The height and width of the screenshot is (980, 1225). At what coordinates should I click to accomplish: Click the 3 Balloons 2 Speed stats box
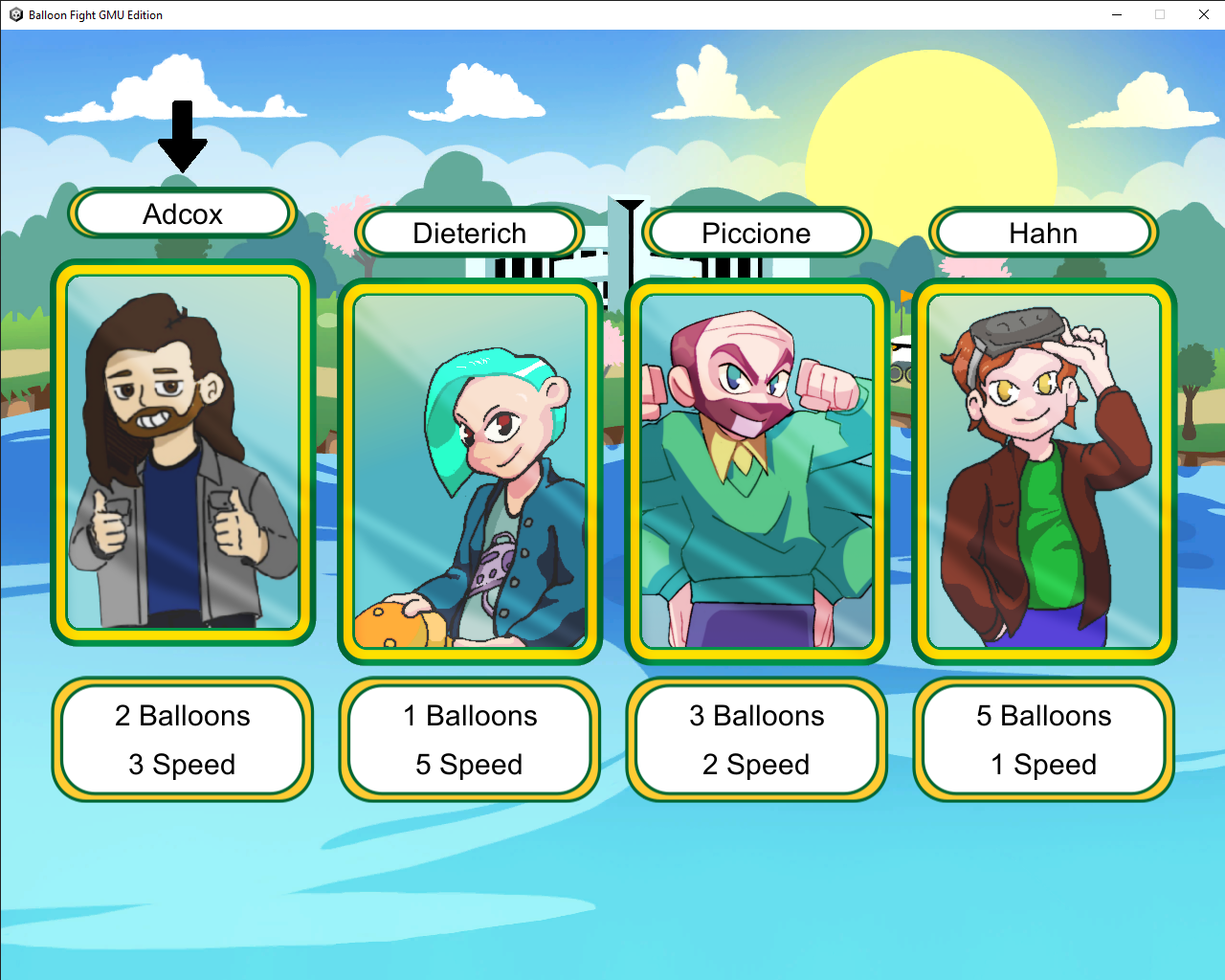tap(757, 740)
